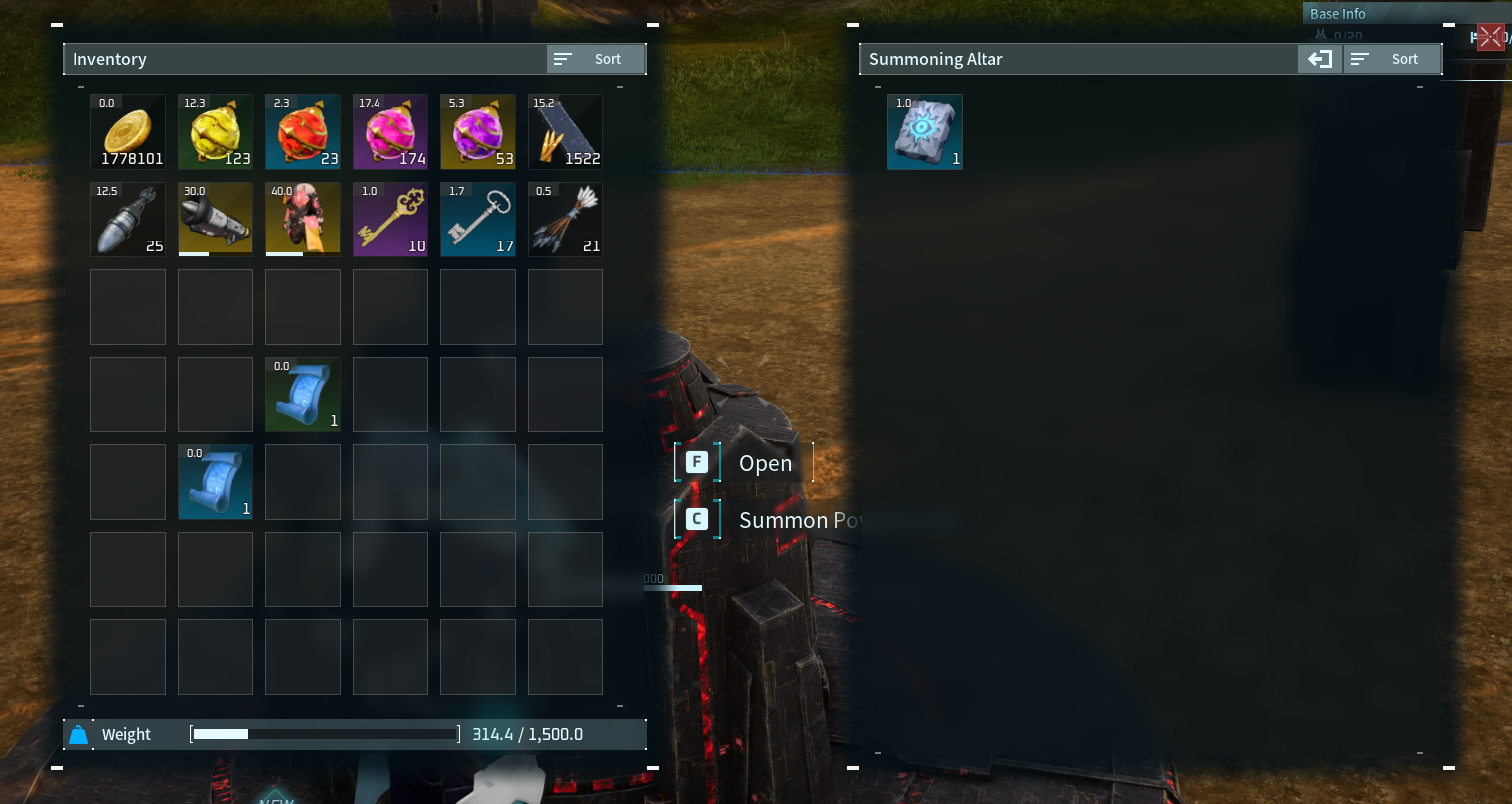
Task: Click the Weight progress bar
Action: pyautogui.click(x=323, y=734)
